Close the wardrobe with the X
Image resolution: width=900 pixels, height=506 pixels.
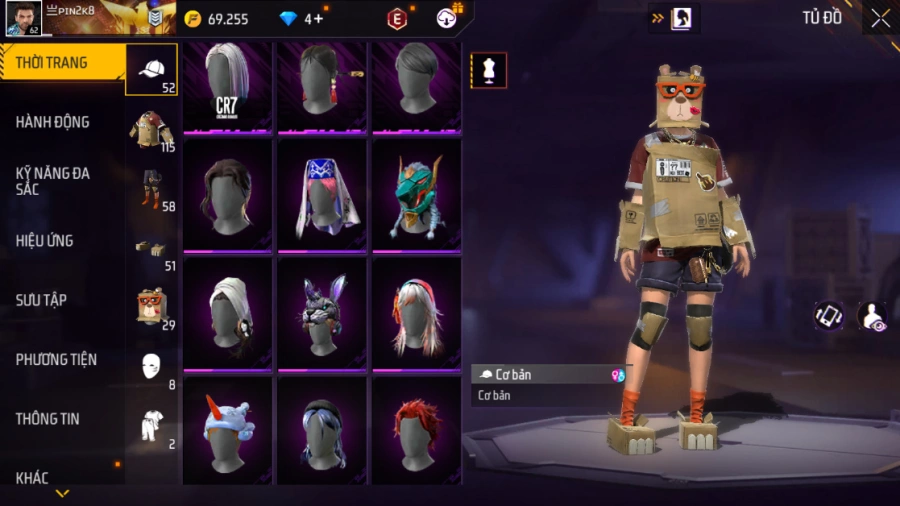880,18
